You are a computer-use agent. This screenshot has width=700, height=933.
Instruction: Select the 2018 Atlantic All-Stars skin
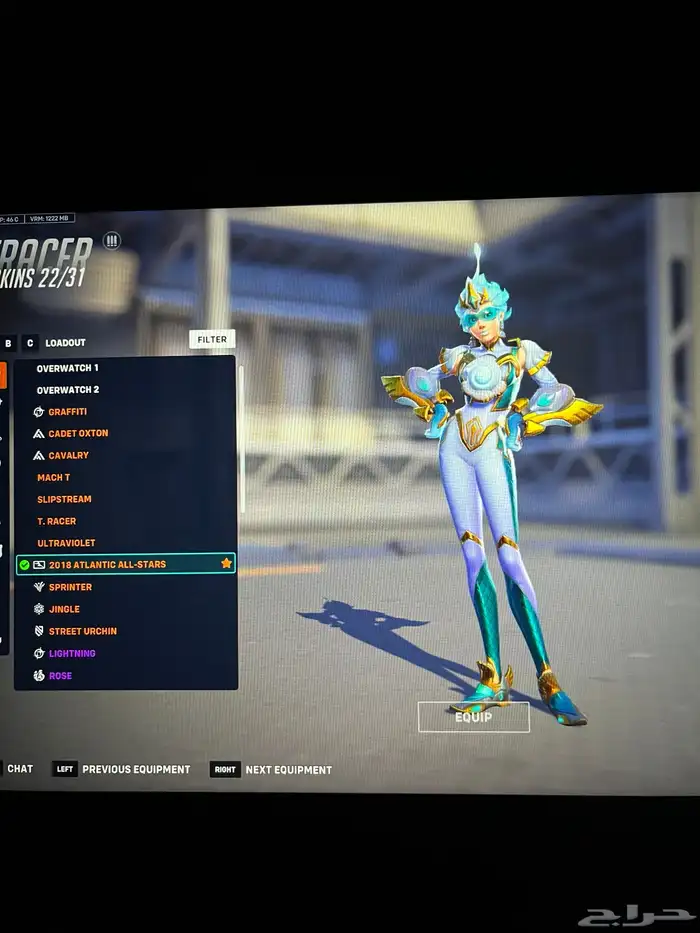click(107, 565)
